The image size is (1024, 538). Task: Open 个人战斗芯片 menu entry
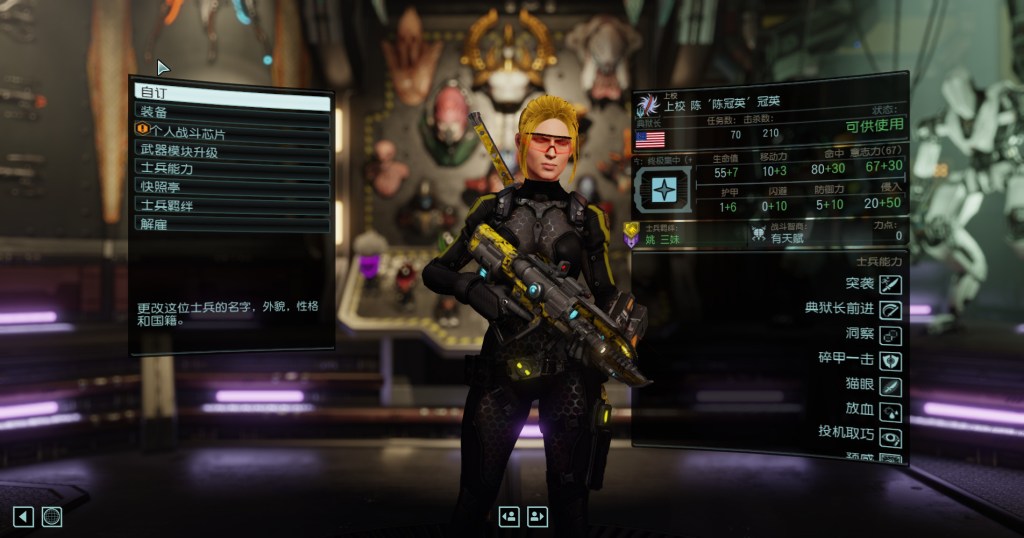click(x=232, y=131)
